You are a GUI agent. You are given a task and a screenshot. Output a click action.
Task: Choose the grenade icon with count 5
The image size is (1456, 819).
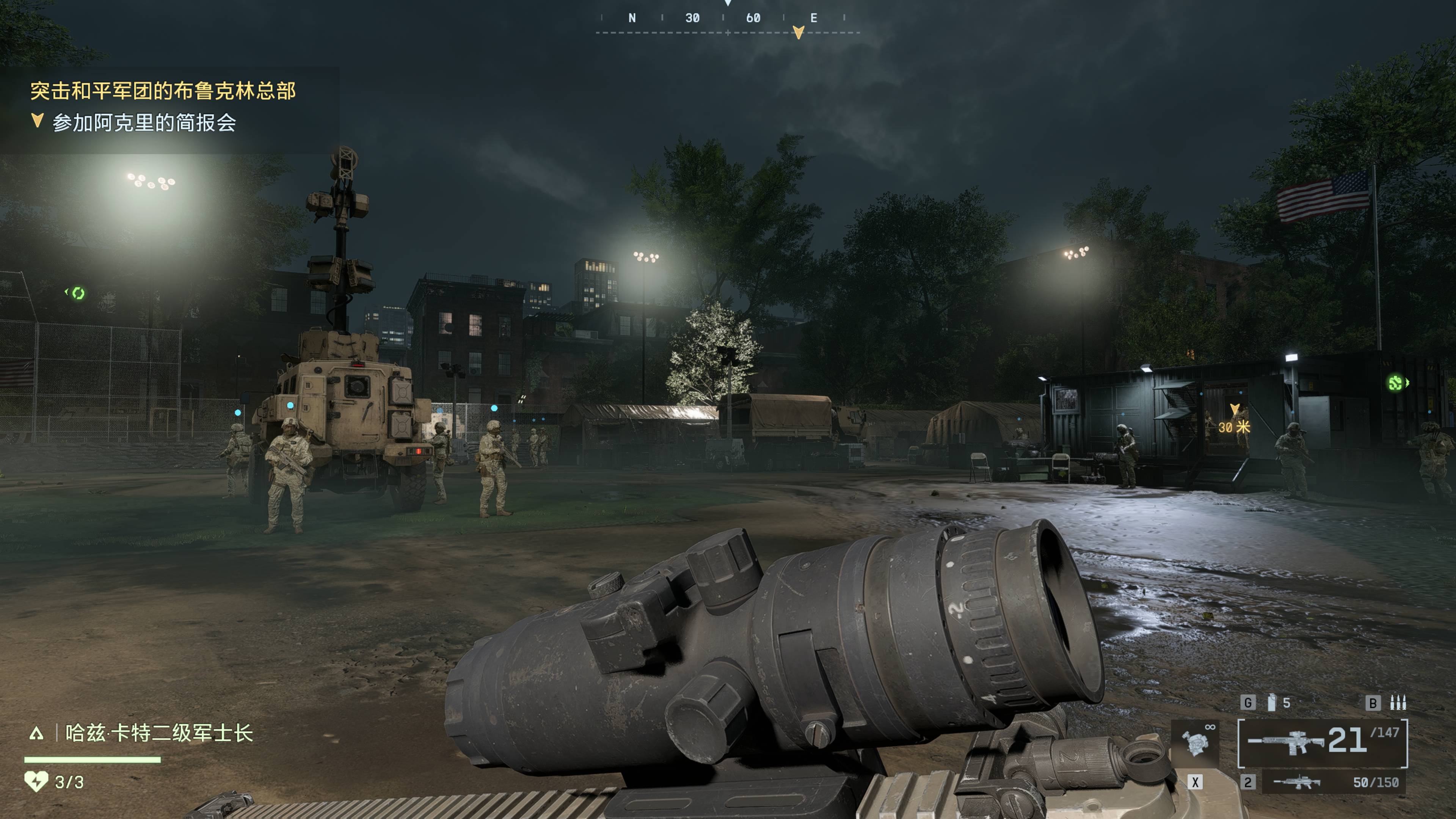click(1271, 703)
